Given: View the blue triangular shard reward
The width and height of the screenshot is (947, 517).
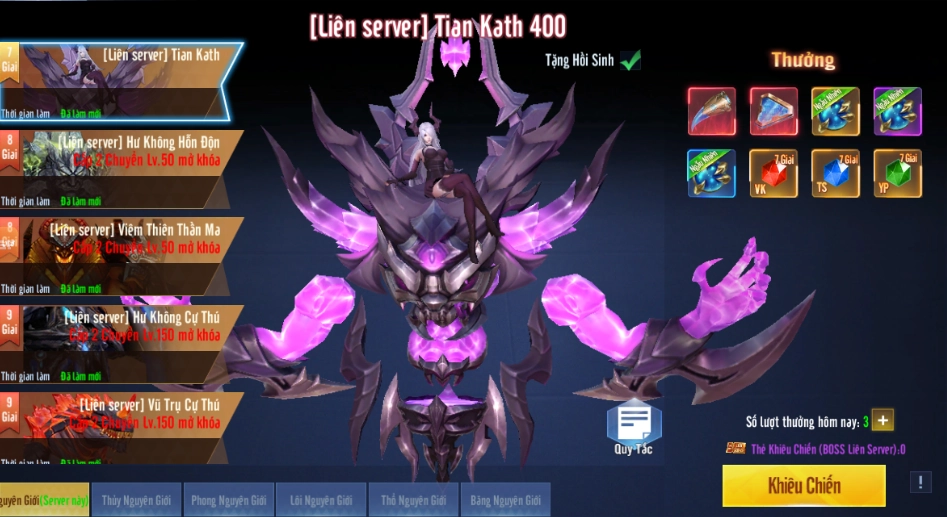Looking at the screenshot, I should (774, 111).
